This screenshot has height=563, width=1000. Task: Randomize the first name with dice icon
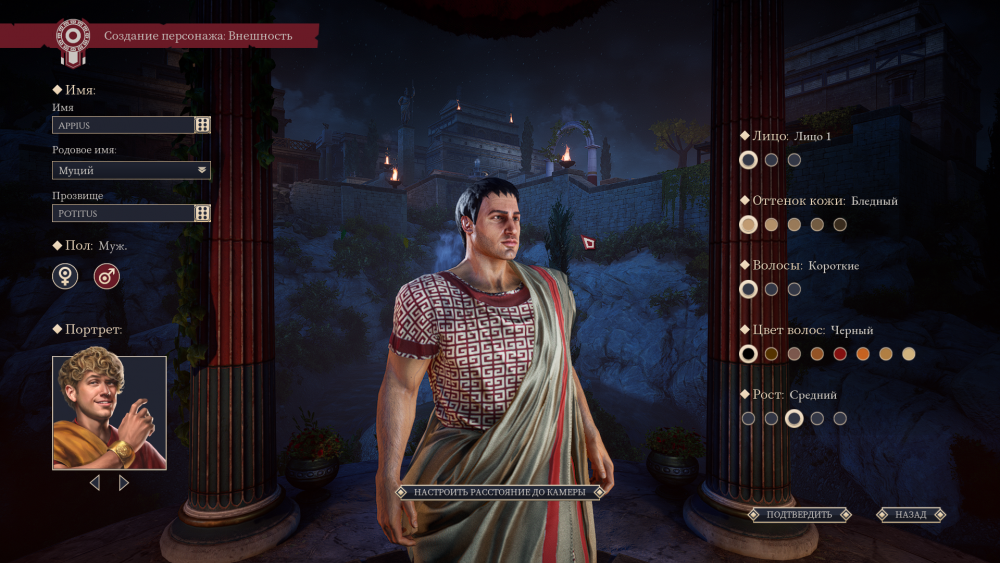(x=202, y=125)
